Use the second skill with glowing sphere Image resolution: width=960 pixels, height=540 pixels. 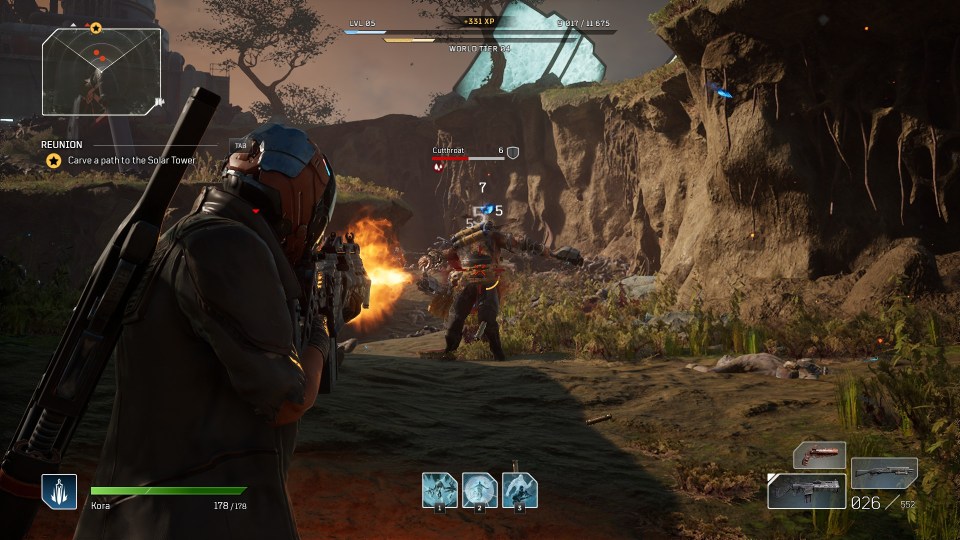pos(479,490)
